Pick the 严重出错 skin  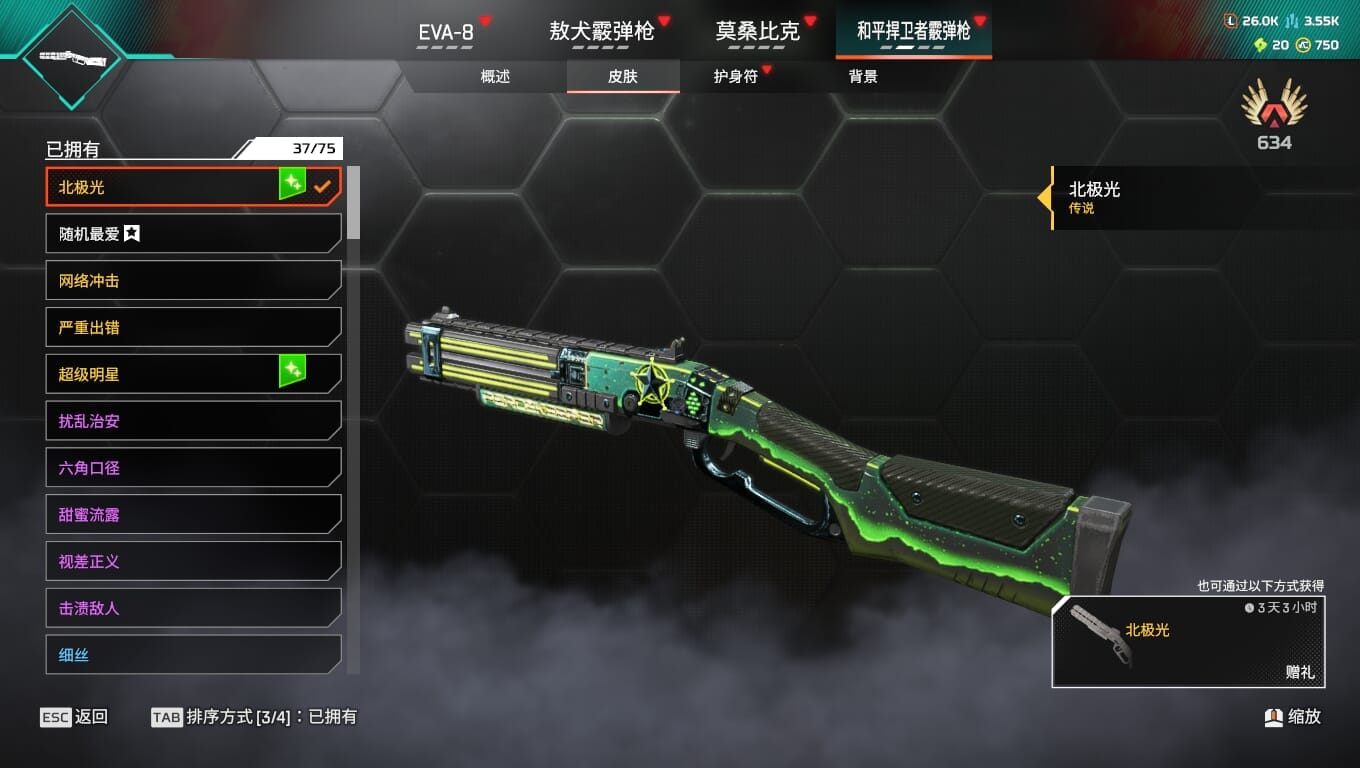click(x=193, y=327)
